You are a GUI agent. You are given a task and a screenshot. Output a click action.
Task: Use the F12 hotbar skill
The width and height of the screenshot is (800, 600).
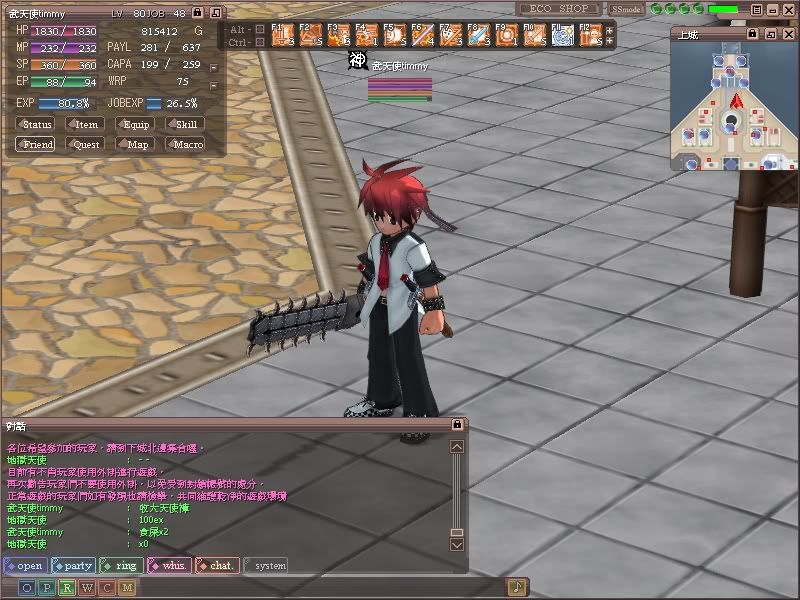point(591,35)
